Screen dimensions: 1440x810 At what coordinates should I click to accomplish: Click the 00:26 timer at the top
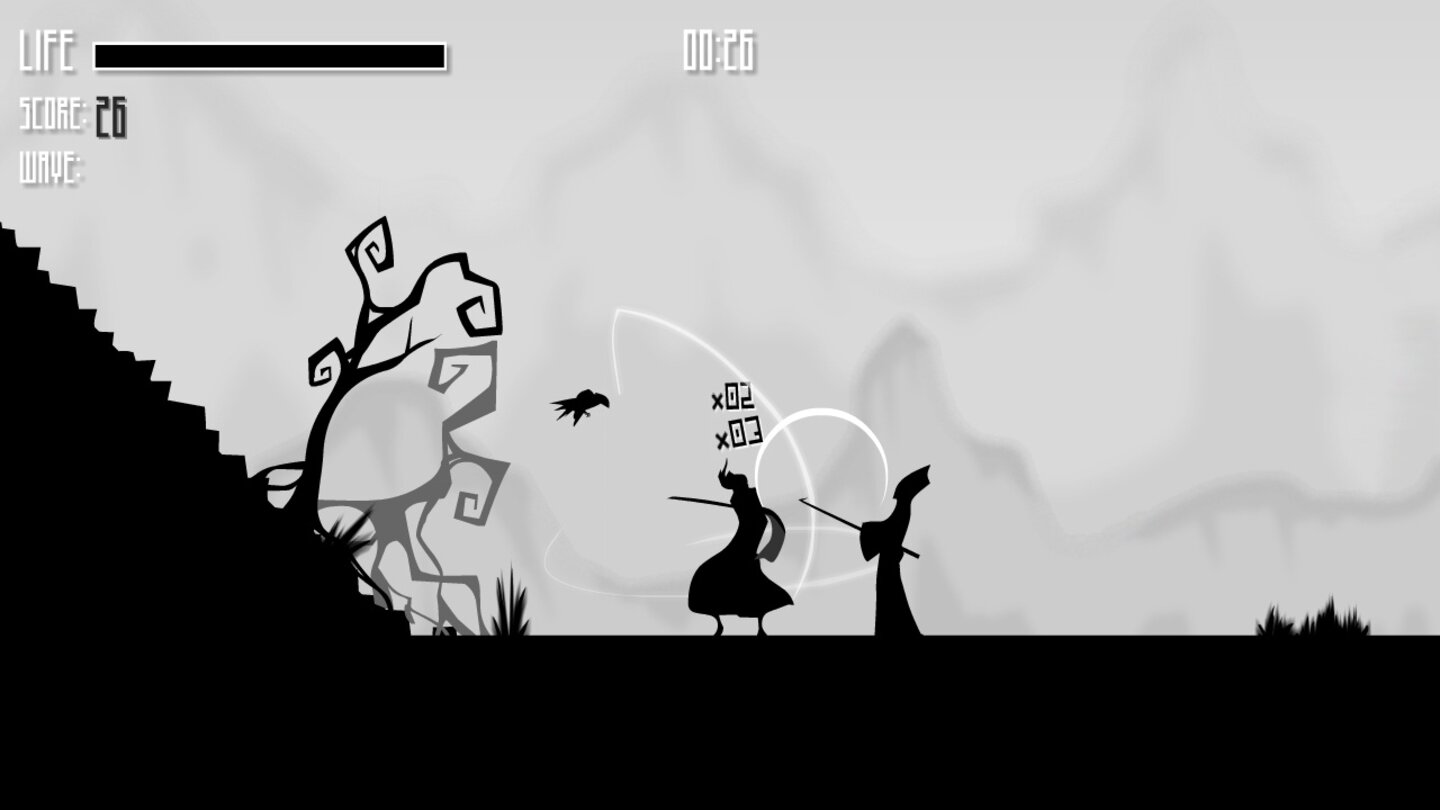pyautogui.click(x=720, y=48)
